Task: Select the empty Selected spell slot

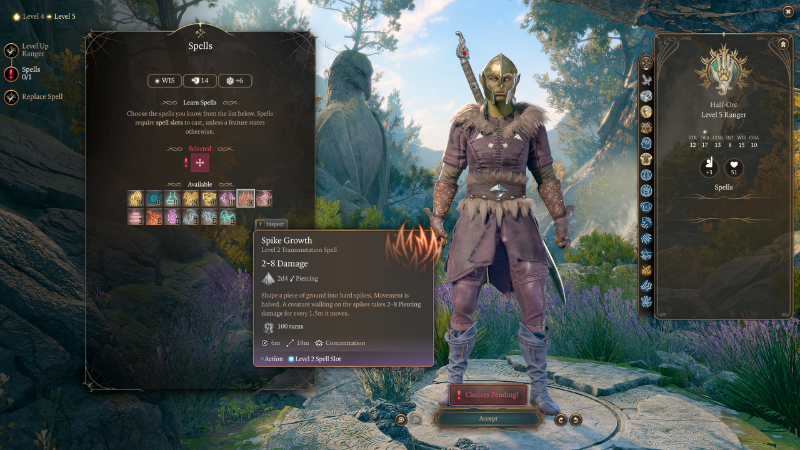Action: [200, 164]
